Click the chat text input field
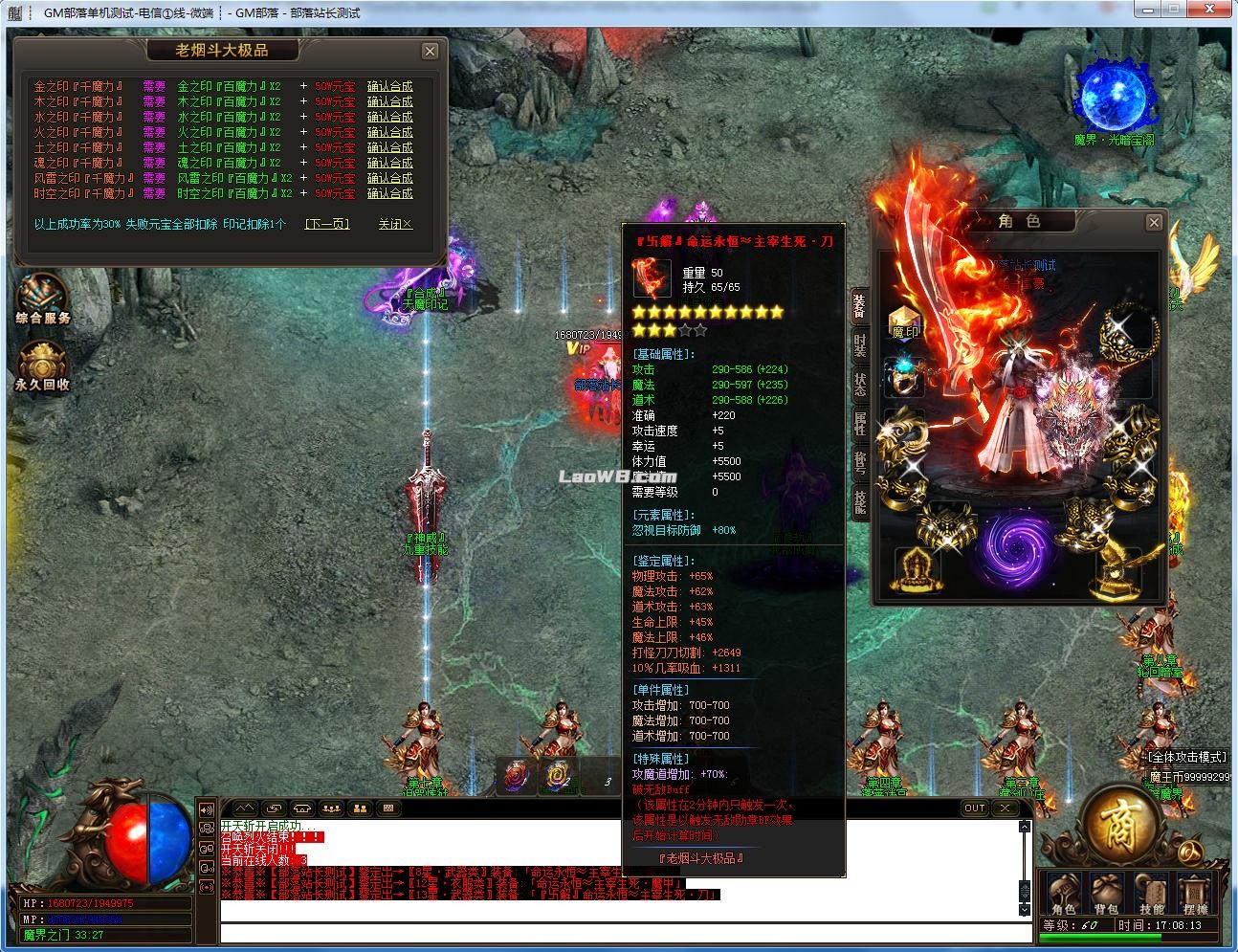 tap(622, 933)
